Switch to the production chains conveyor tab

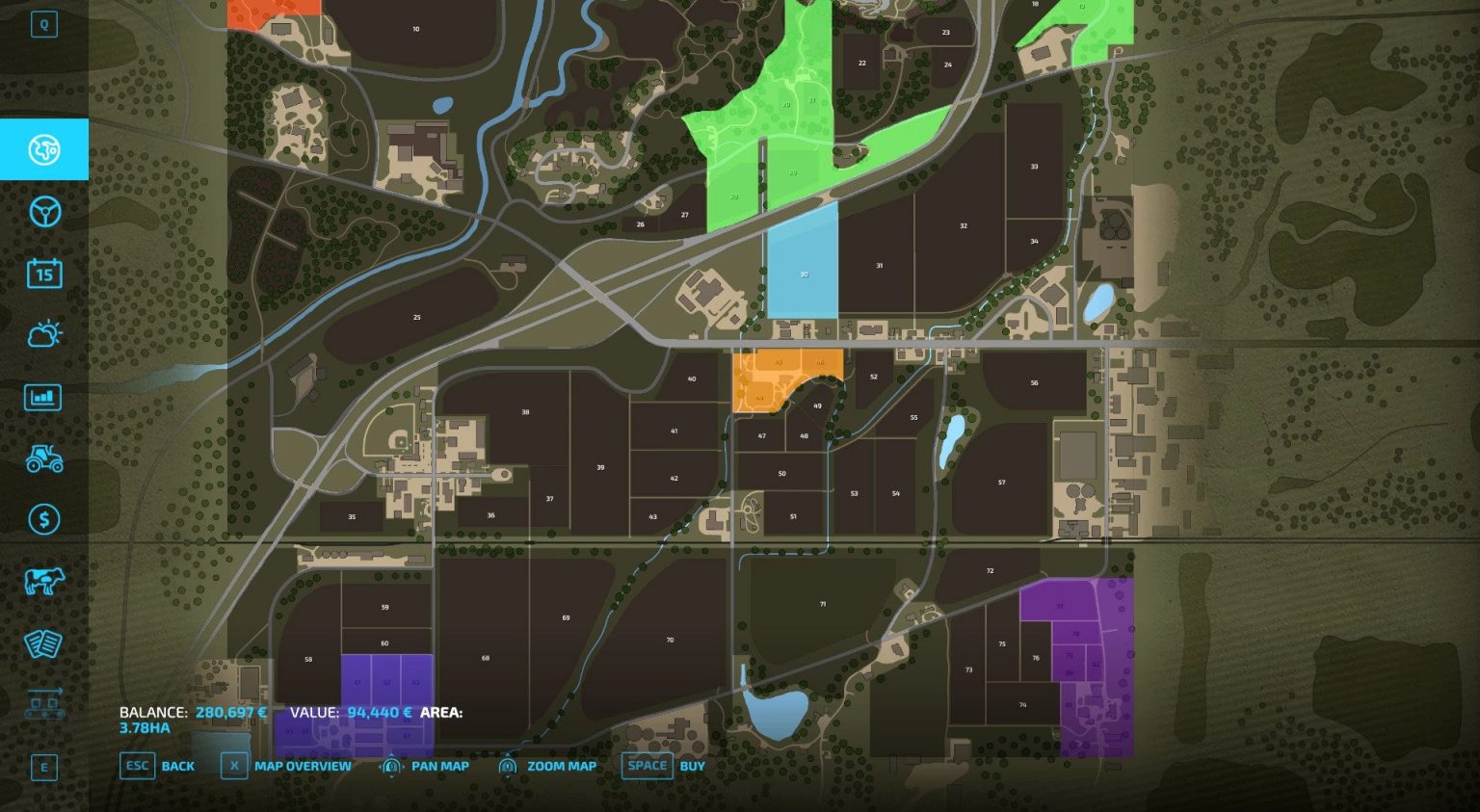(x=43, y=704)
